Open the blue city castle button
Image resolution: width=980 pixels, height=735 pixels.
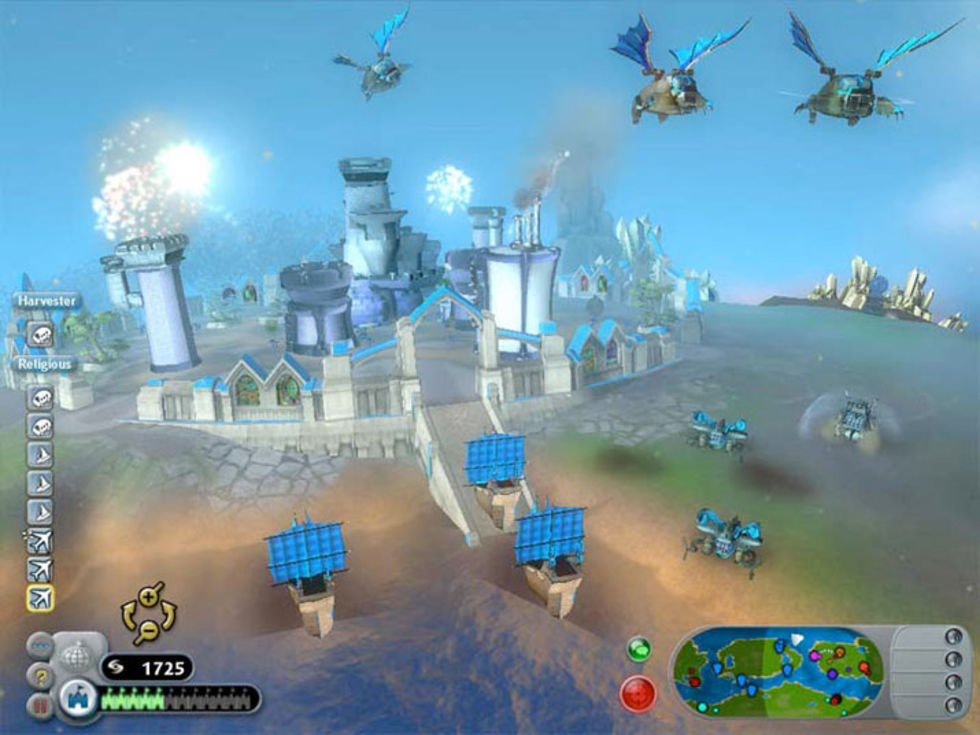[x=77, y=699]
